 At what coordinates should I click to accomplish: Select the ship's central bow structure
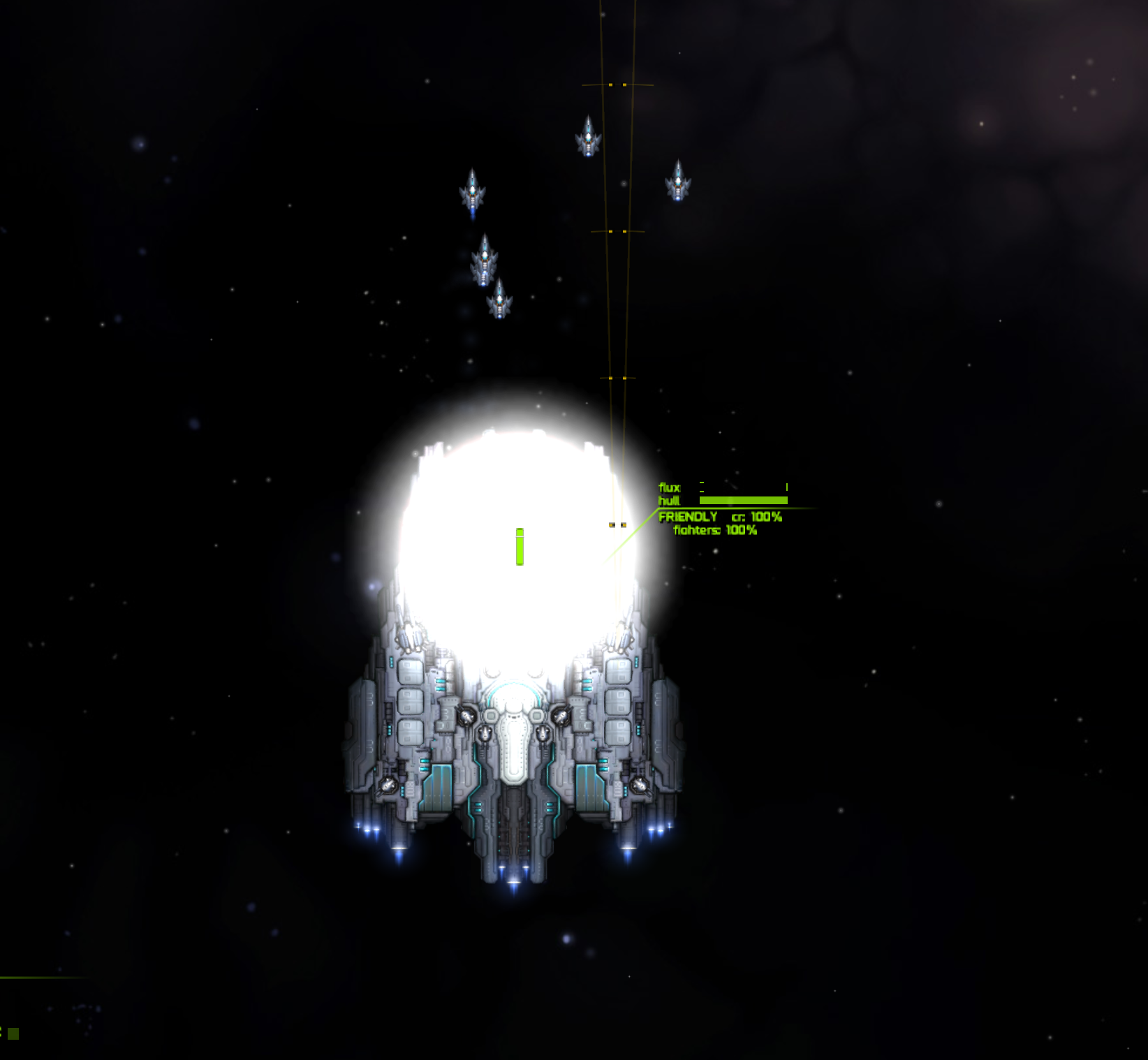[515, 737]
